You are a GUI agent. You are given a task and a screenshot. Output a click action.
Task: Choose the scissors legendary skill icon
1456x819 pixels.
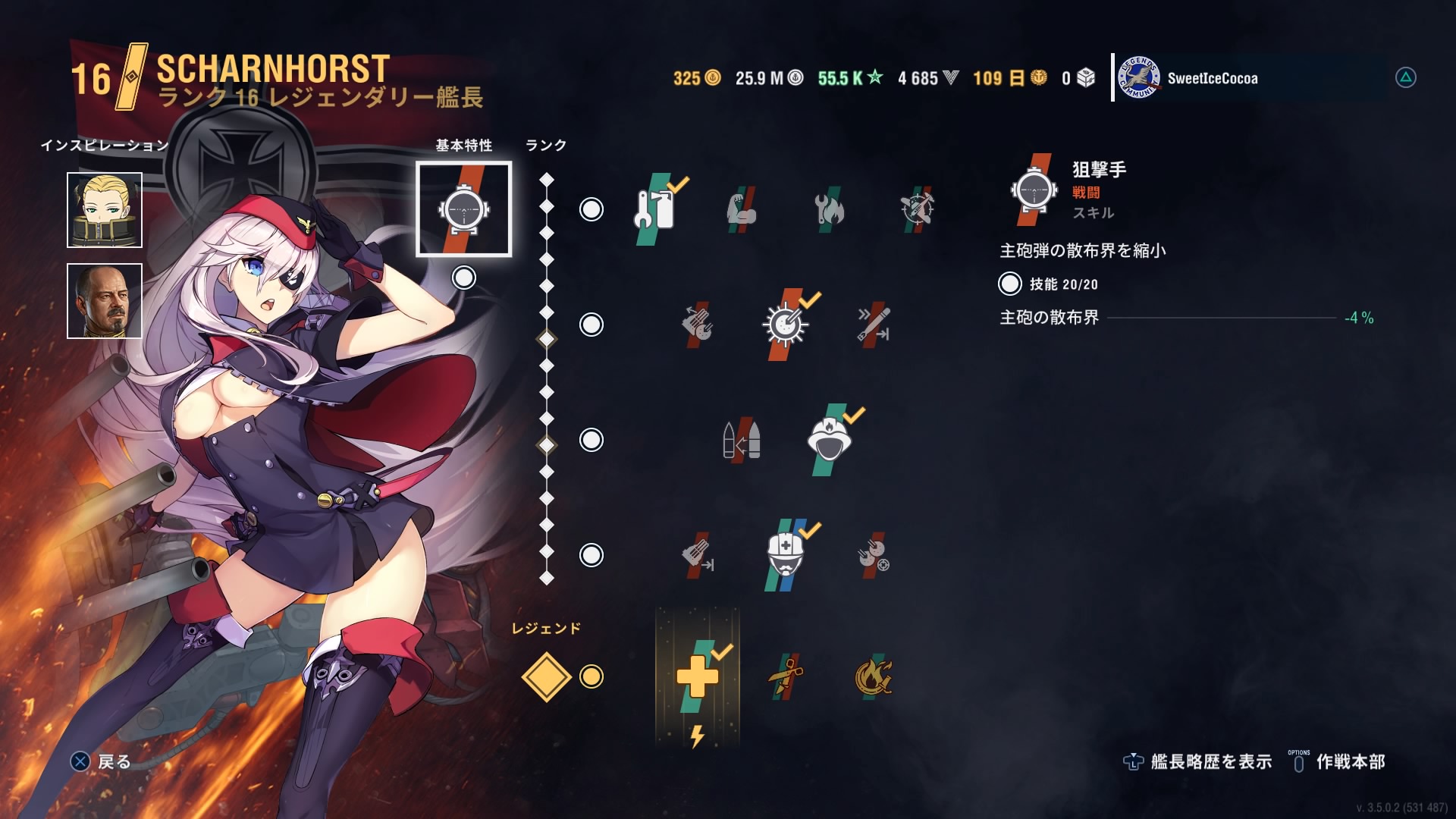785,676
